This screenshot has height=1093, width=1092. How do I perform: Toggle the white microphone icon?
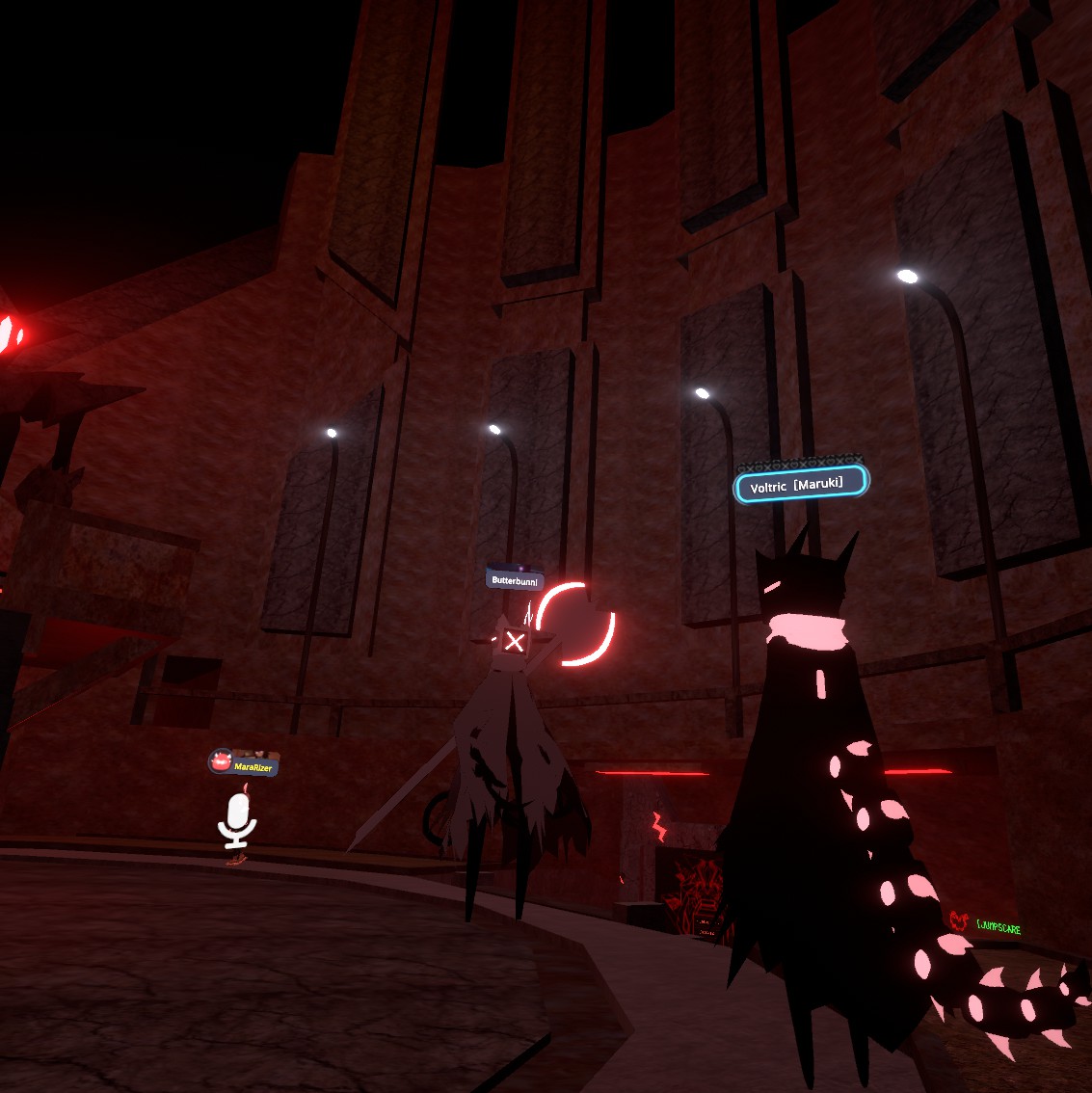pos(237,821)
